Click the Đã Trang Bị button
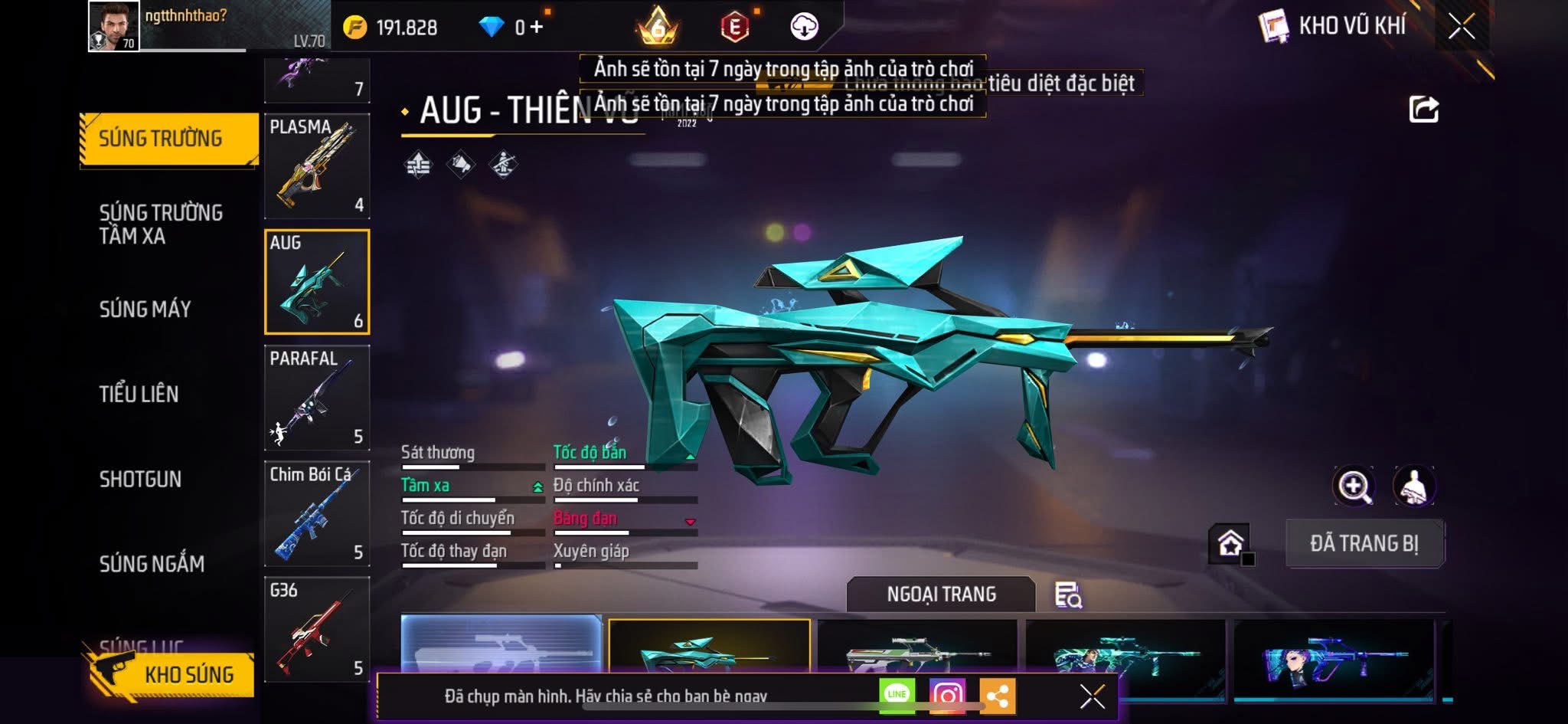1568x724 pixels. click(x=1364, y=543)
